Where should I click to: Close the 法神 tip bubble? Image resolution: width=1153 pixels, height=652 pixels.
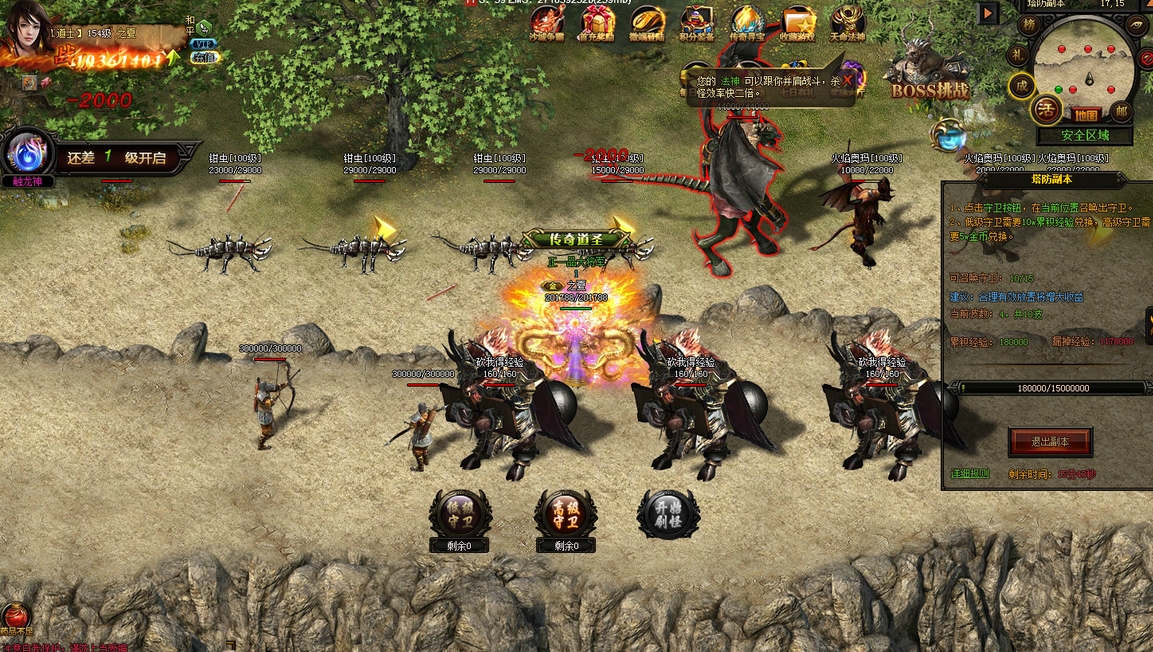[848, 79]
